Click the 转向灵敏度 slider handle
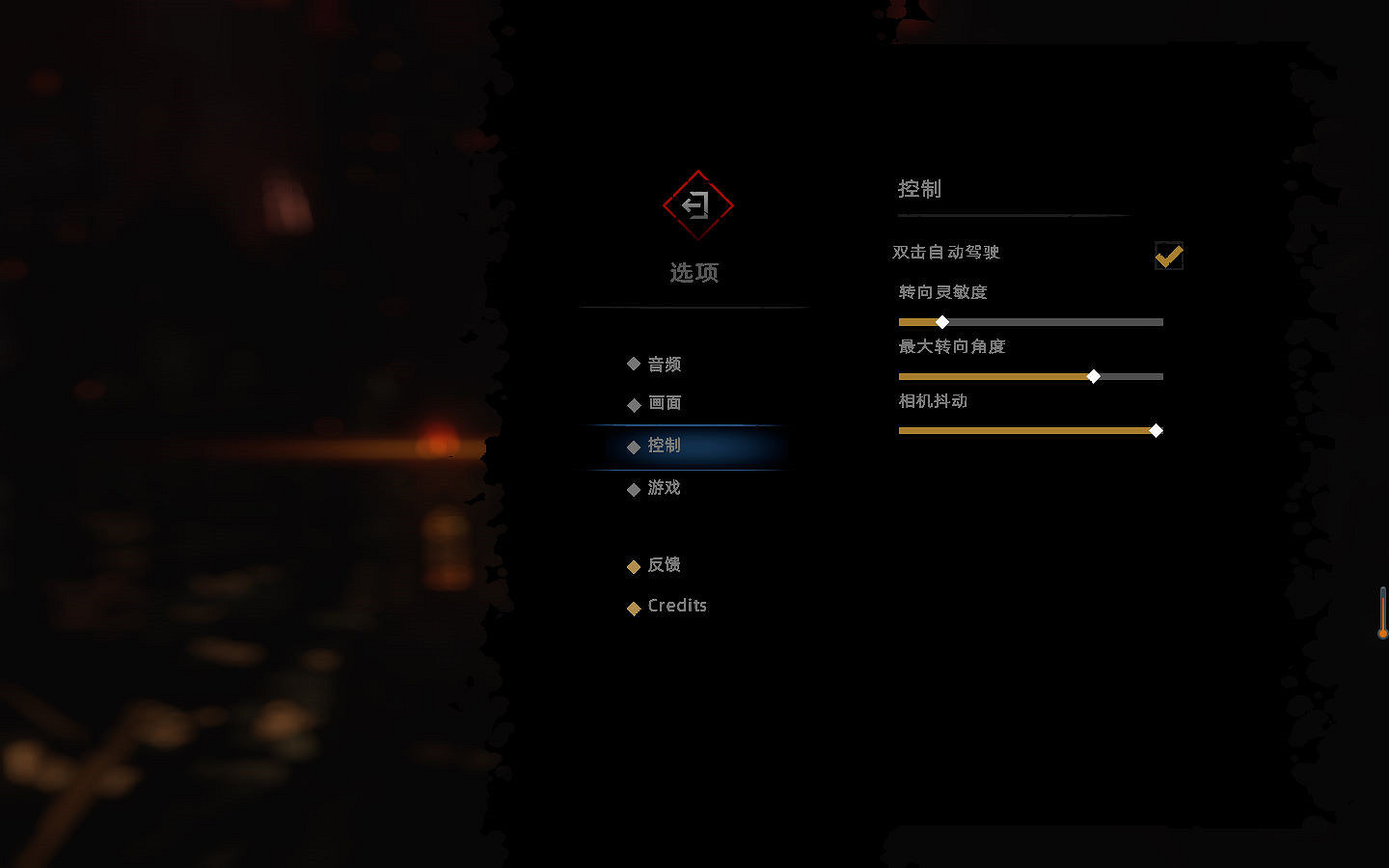 pos(942,322)
